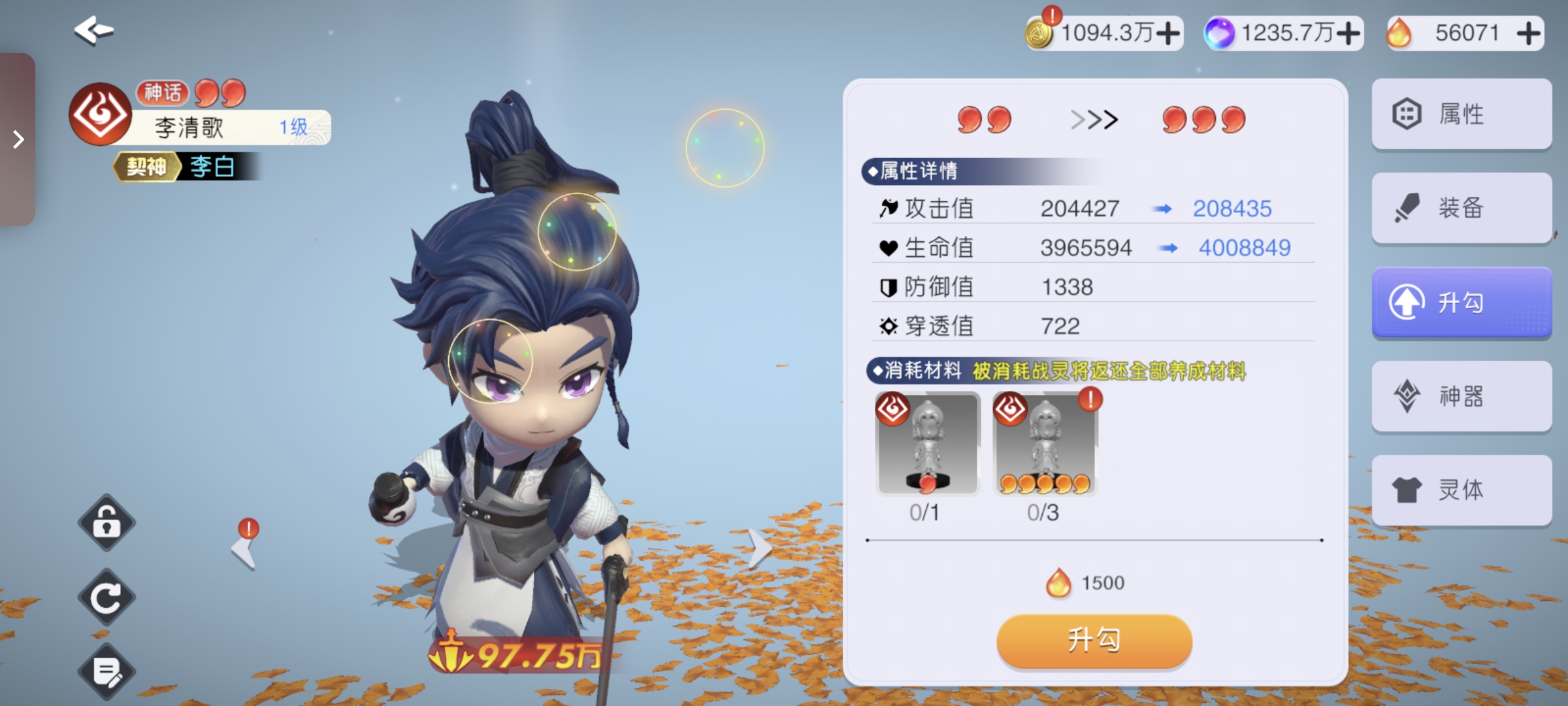Tap the 升勾 highlighted sidebar tab
Screen dimensions: 1568x706
click(1461, 302)
